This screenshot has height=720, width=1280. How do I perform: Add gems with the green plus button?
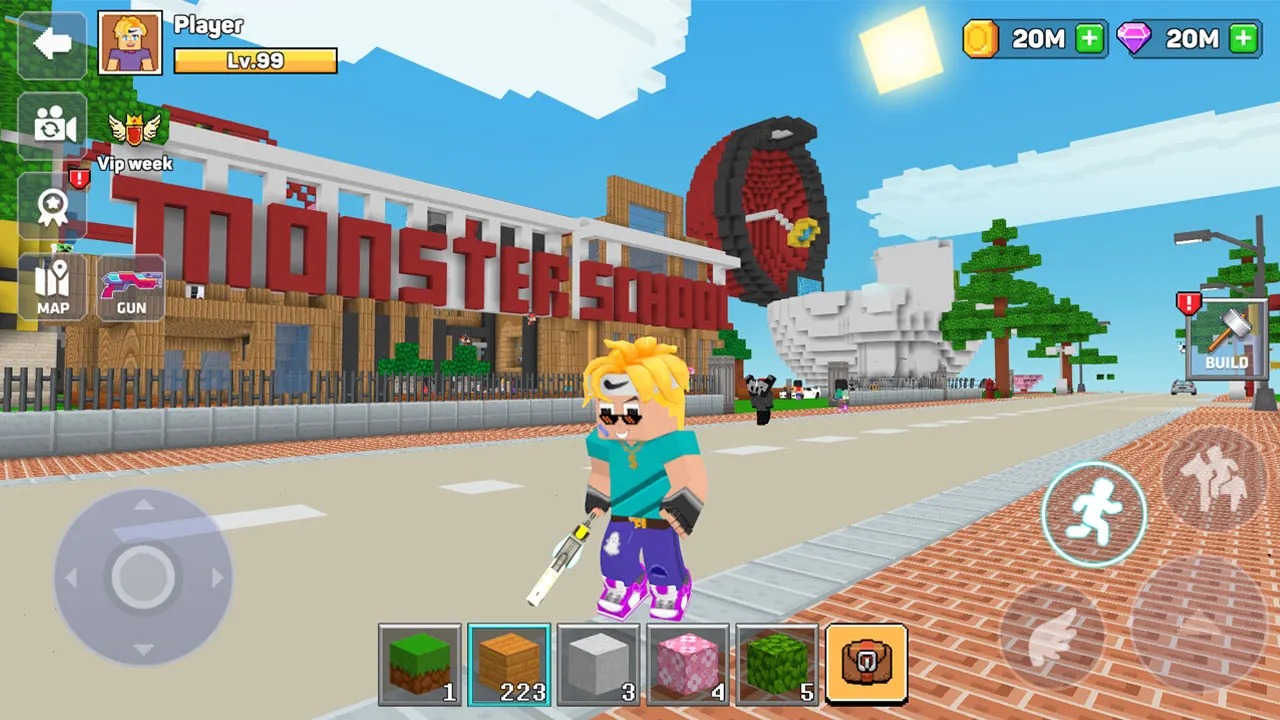(x=1243, y=40)
